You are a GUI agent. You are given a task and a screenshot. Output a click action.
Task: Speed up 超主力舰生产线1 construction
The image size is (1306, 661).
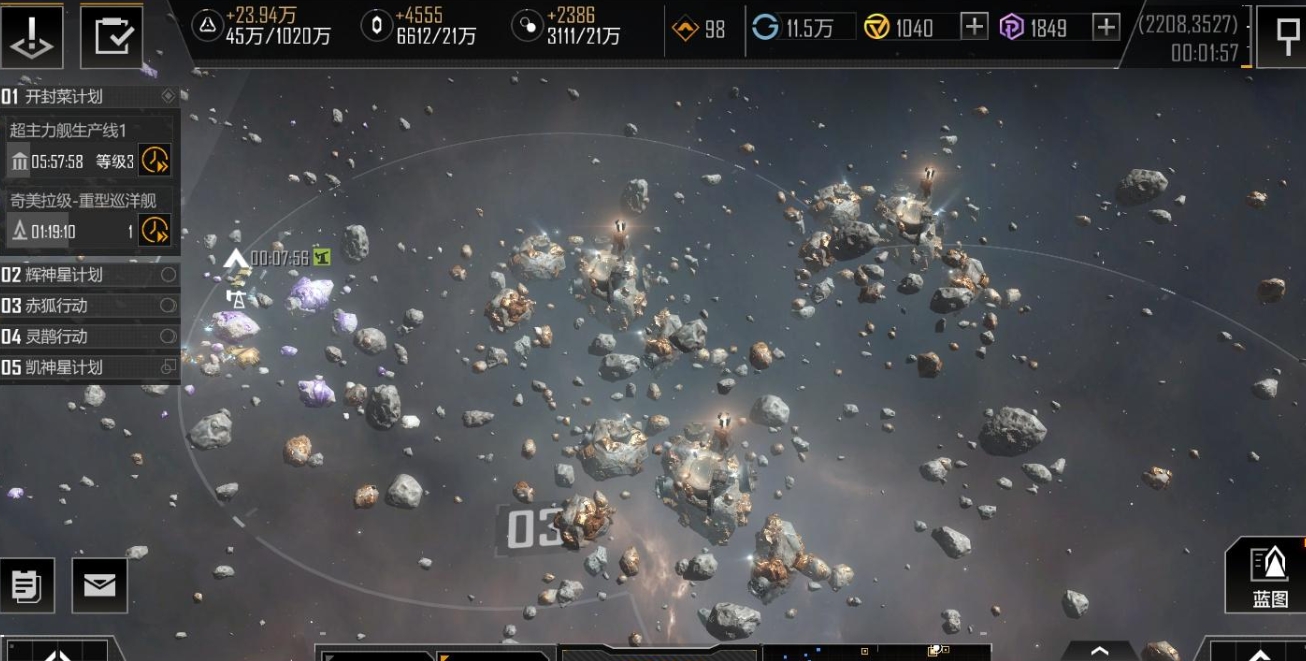click(x=154, y=160)
